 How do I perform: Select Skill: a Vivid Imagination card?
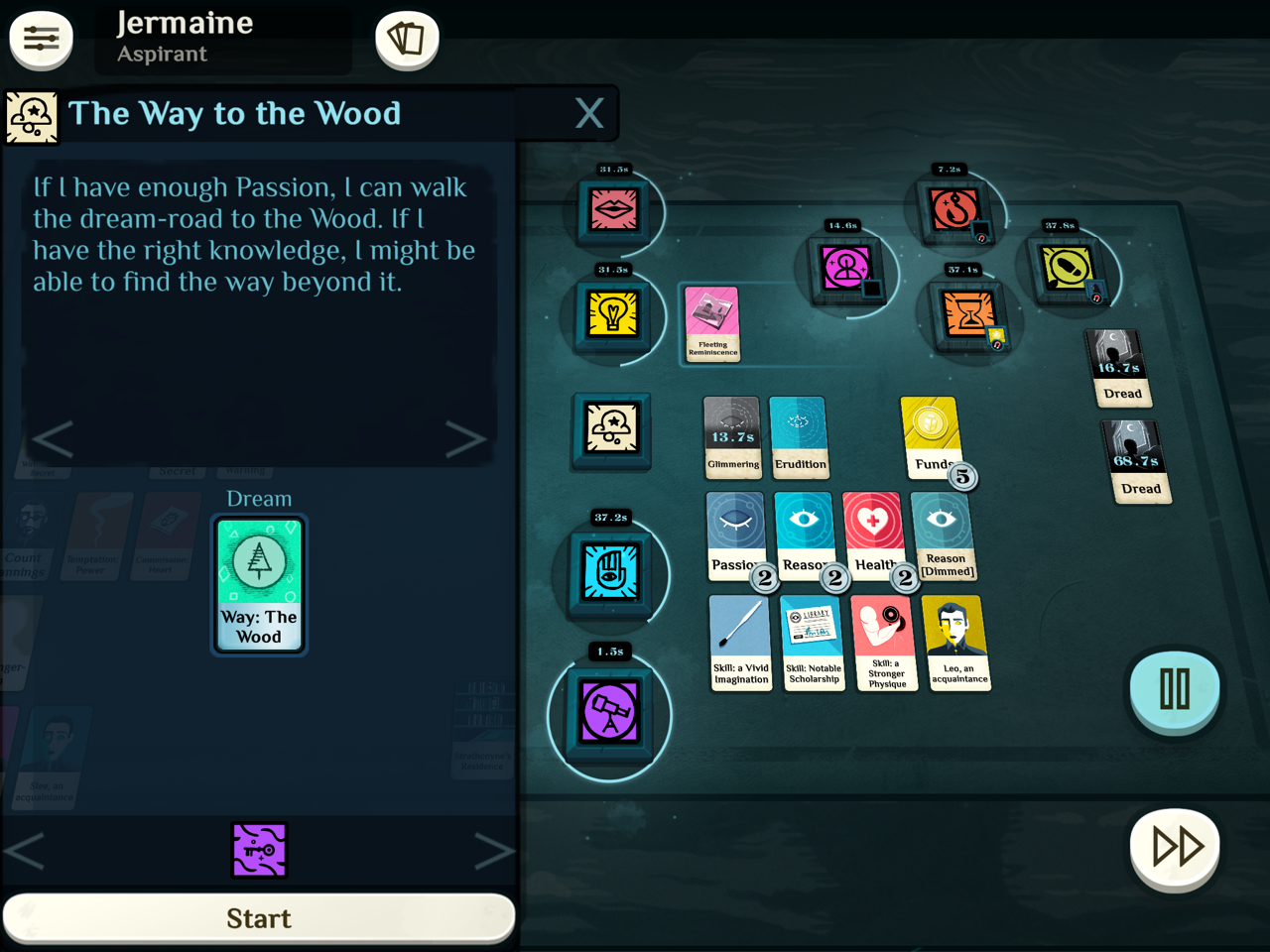point(741,641)
